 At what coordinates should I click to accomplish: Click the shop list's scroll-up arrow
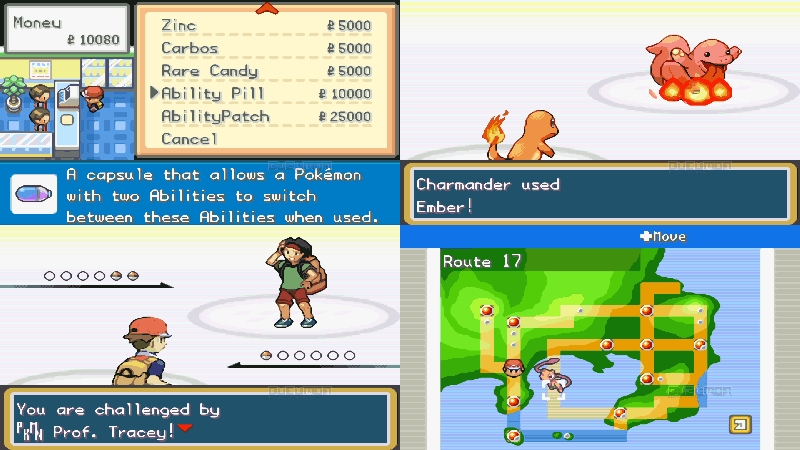tap(266, 9)
